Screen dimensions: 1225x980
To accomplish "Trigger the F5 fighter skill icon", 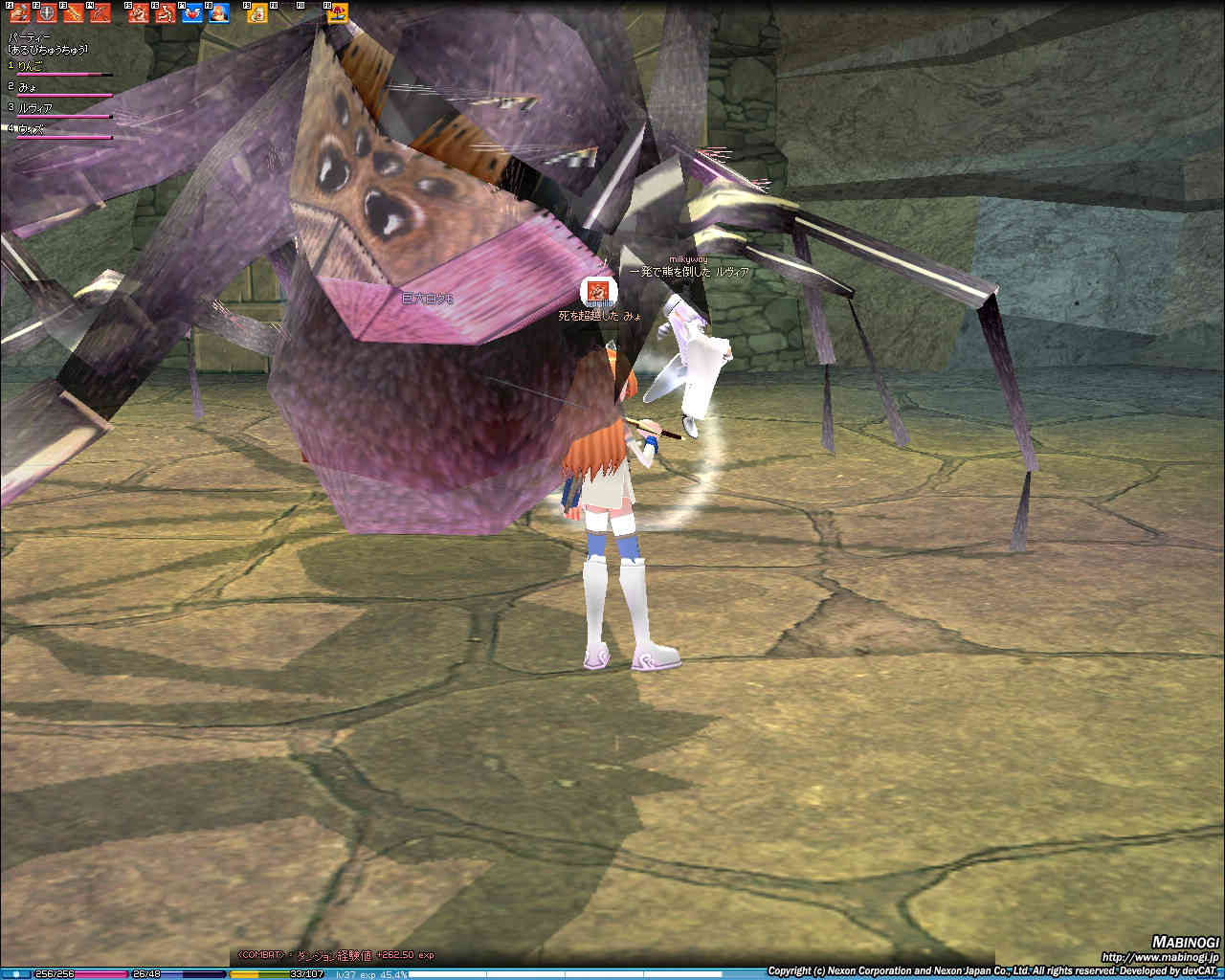I will 140,13.
